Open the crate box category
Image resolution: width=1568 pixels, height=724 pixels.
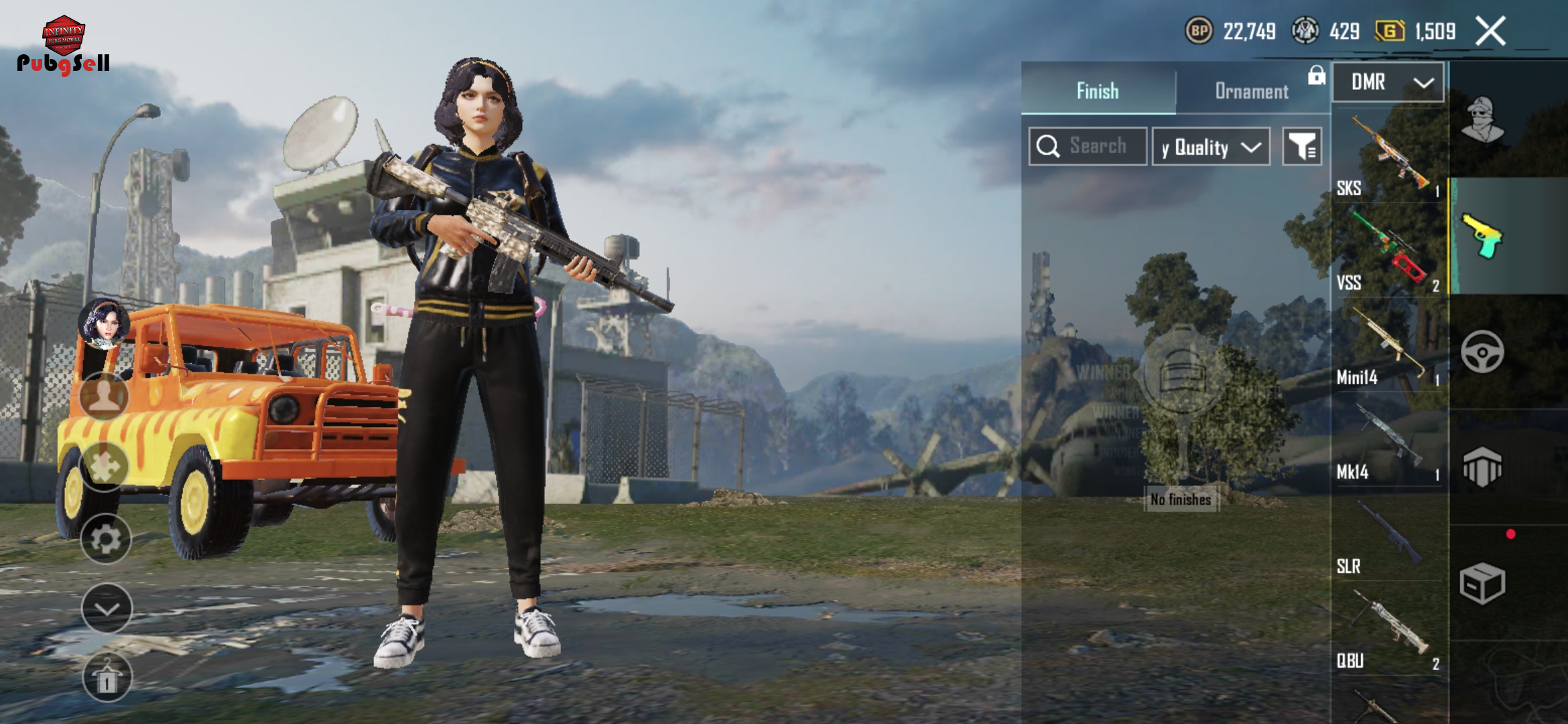pos(1482,583)
